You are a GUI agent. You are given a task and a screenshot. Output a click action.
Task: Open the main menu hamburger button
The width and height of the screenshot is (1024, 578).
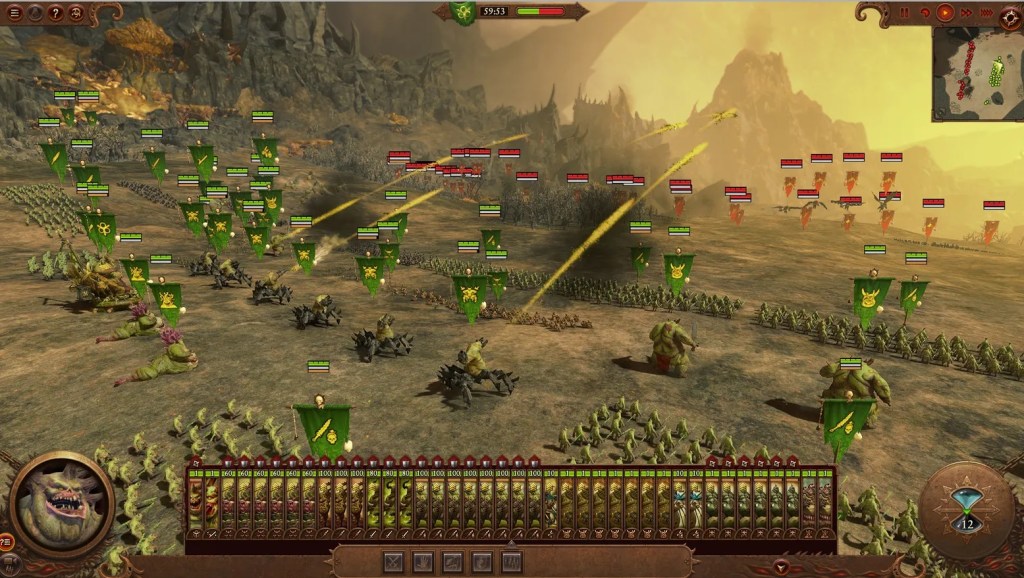tap(13, 13)
